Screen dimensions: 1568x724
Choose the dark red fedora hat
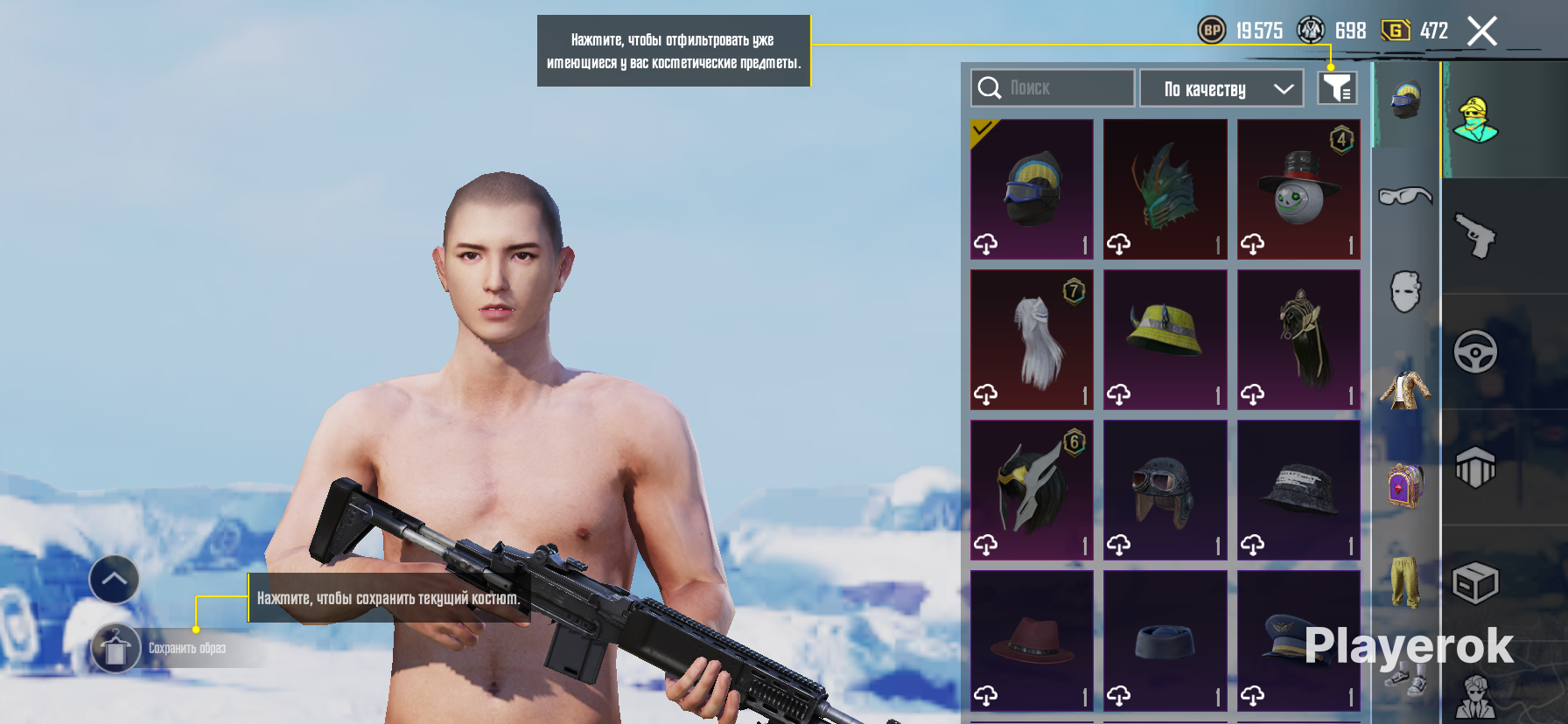[x=1032, y=640]
